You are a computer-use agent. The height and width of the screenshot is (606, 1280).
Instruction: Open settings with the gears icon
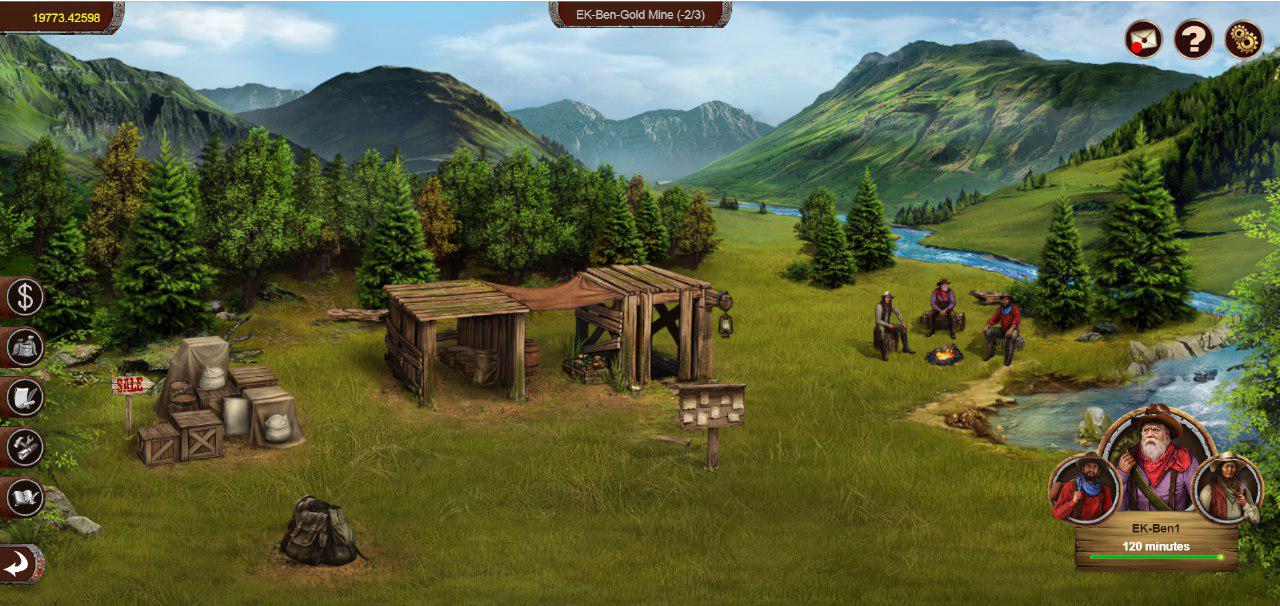click(1244, 40)
